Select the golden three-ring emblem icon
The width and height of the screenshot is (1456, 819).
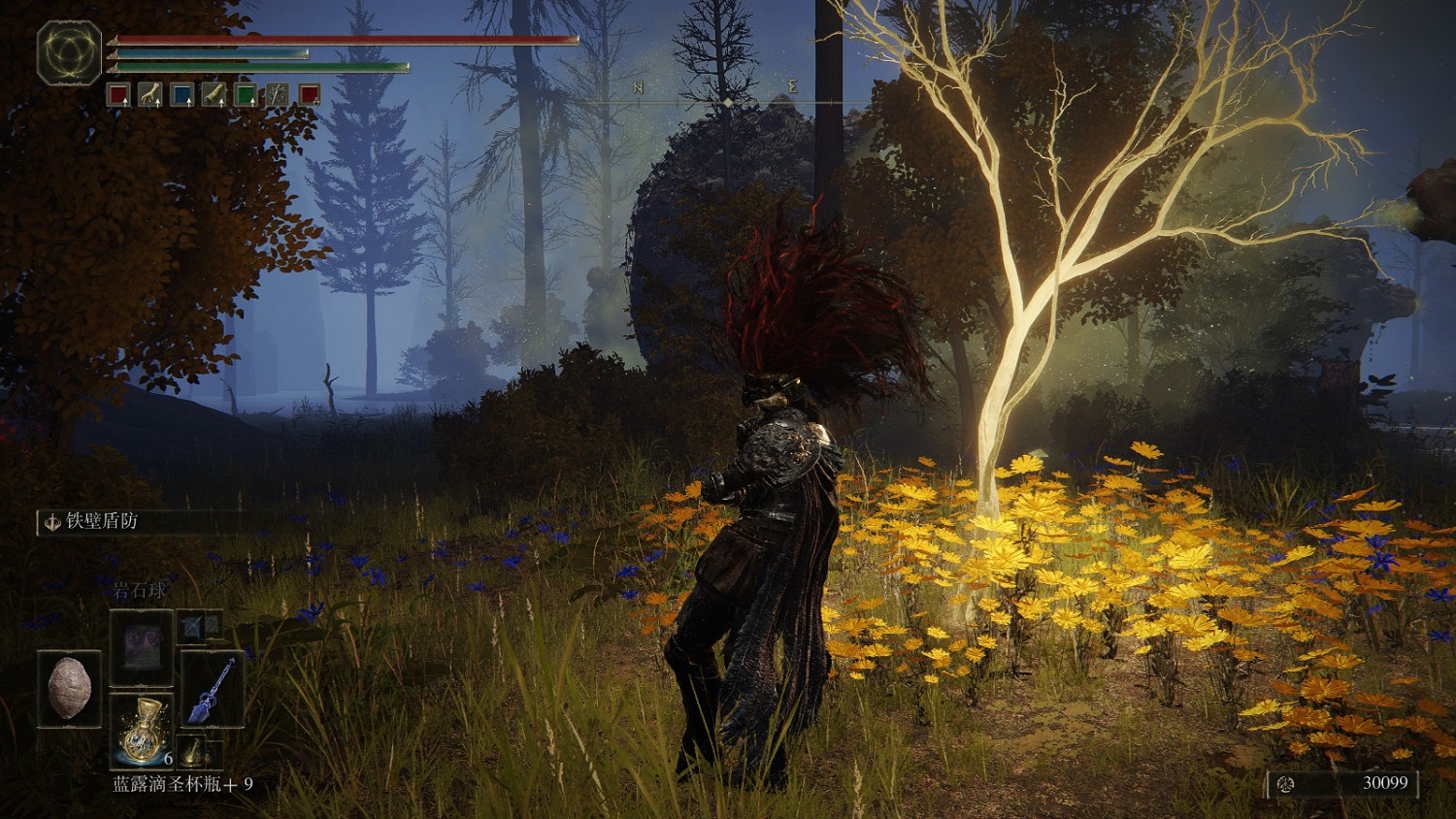coord(69,51)
